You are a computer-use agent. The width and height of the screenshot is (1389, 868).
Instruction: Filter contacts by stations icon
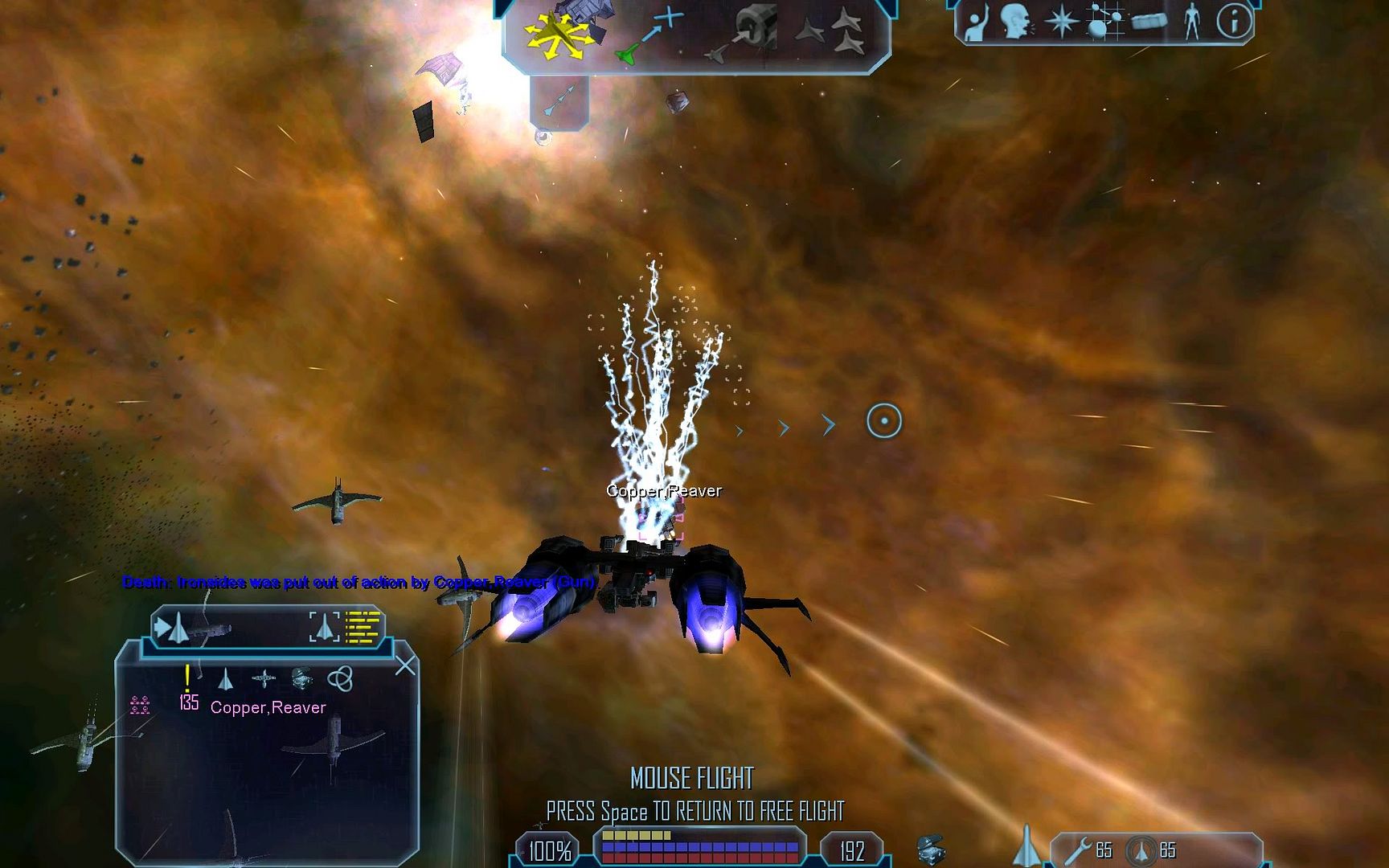tap(264, 680)
